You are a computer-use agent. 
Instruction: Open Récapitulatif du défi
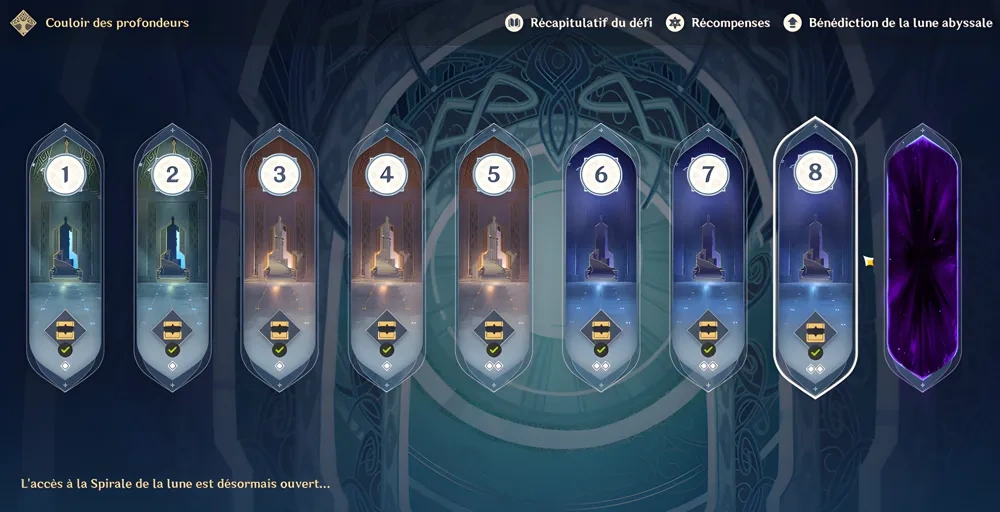pos(579,22)
